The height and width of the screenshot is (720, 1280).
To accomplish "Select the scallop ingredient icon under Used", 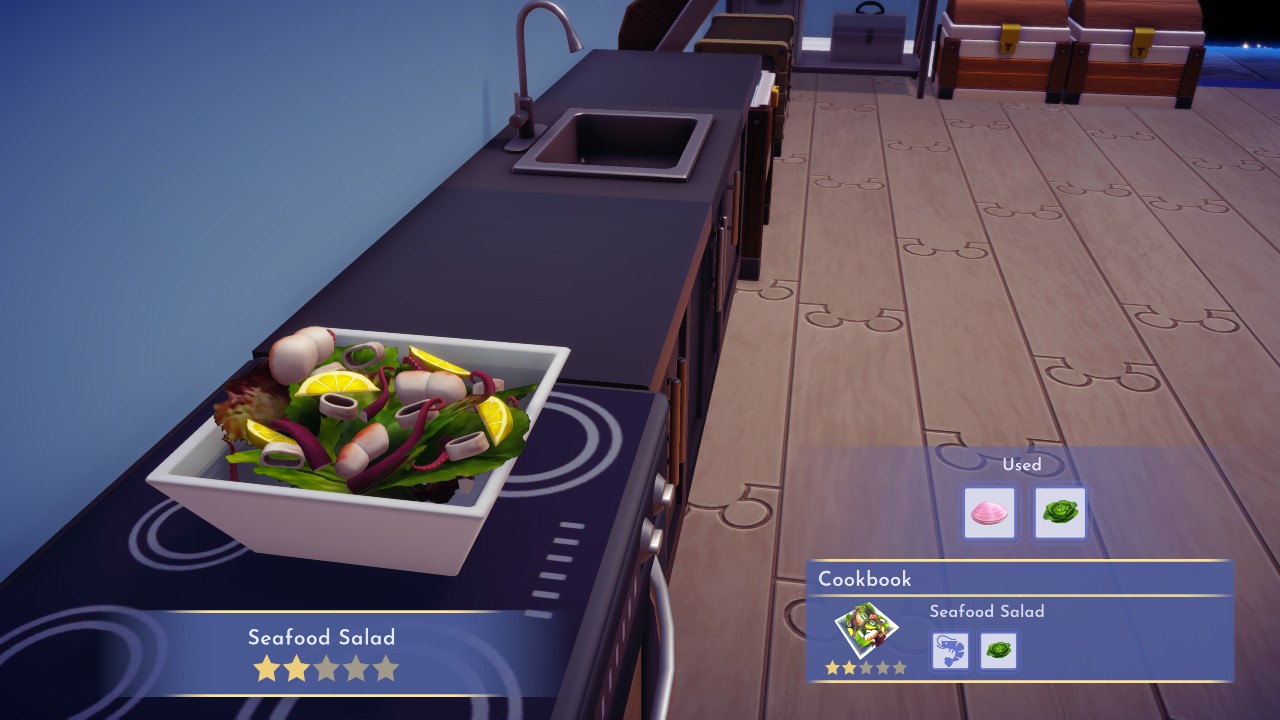I will click(989, 512).
